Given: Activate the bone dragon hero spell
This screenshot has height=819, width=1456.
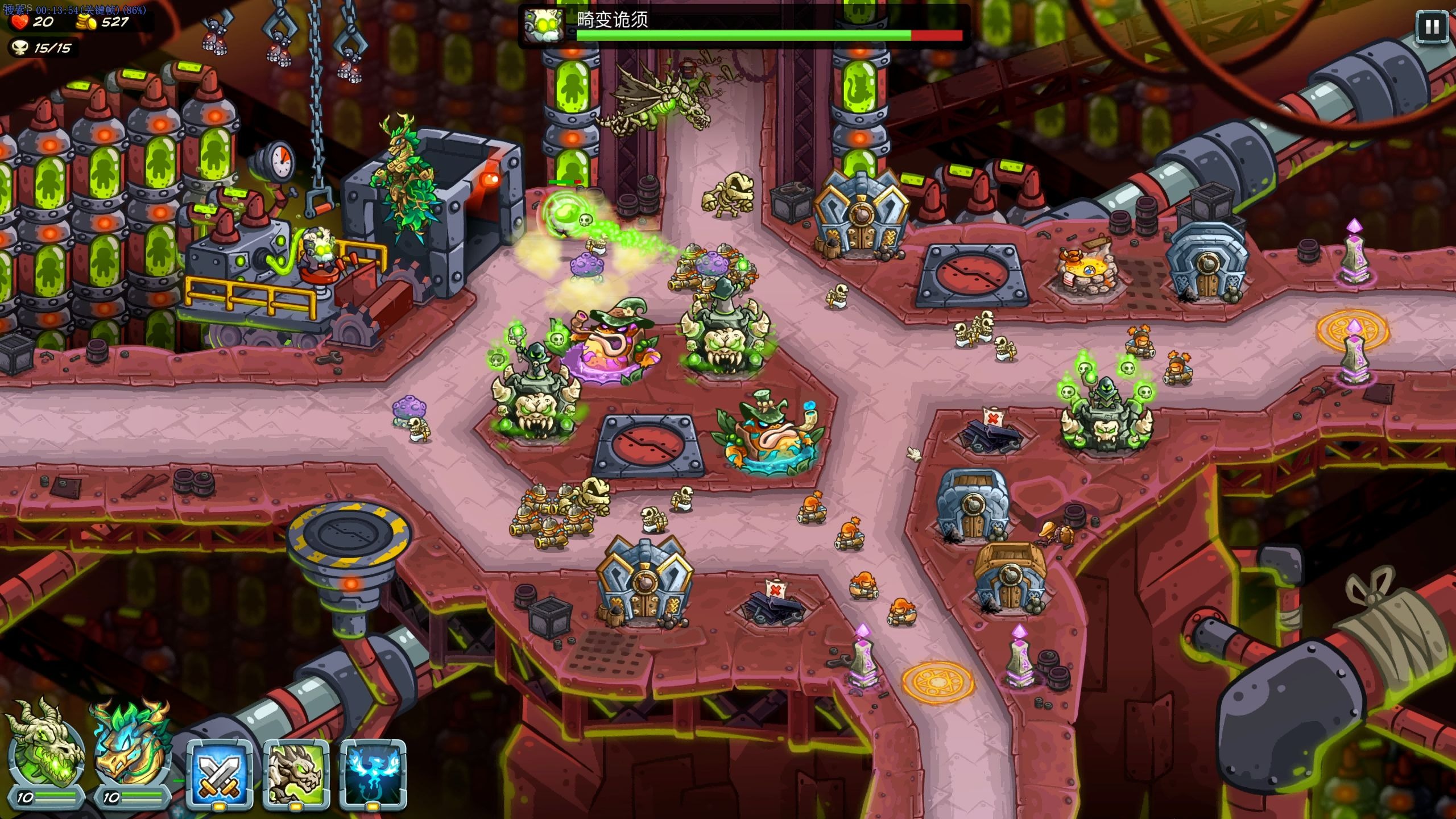Looking at the screenshot, I should (296, 773).
